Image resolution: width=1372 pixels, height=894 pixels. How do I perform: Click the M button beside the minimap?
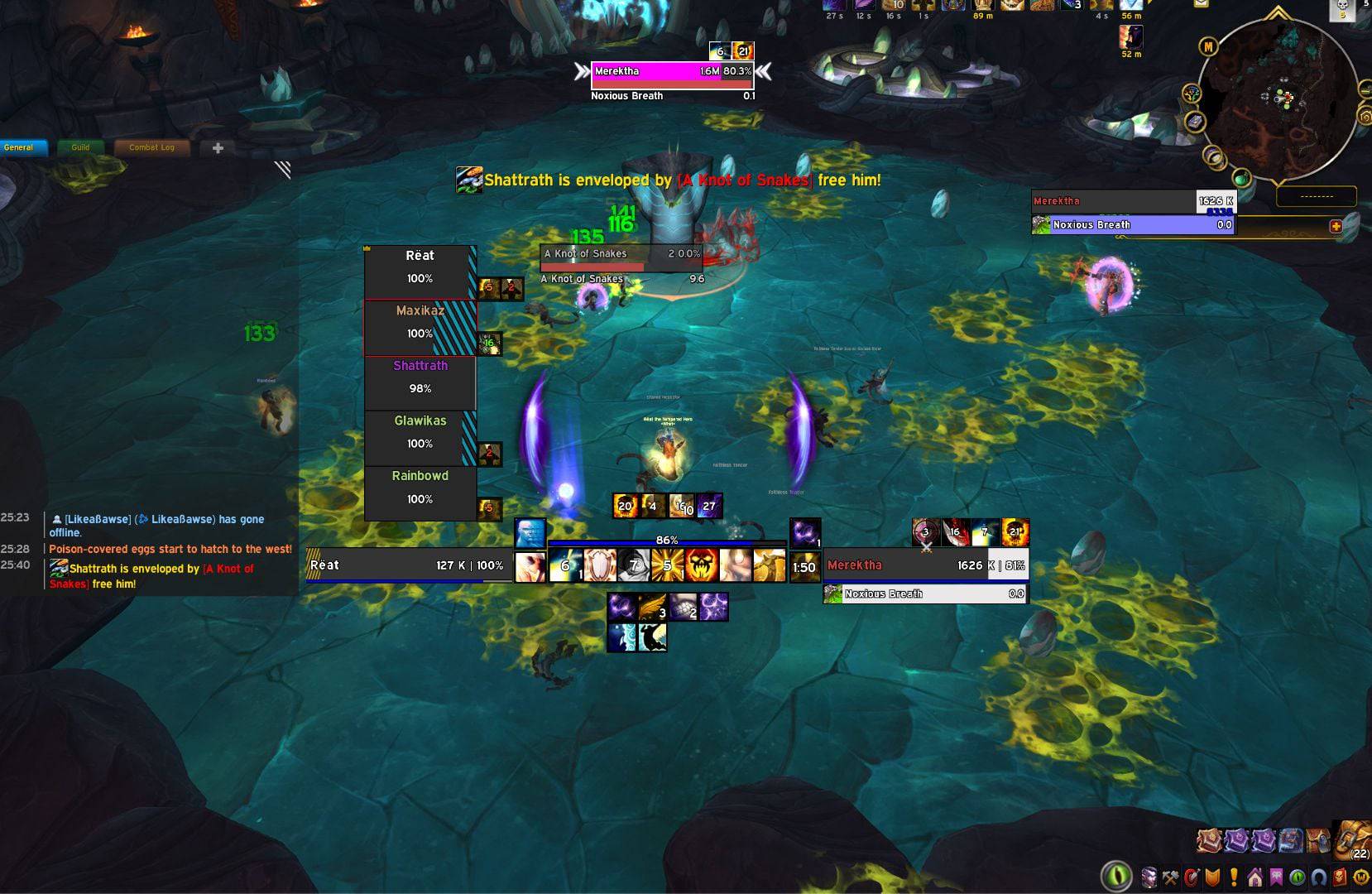click(x=1209, y=47)
